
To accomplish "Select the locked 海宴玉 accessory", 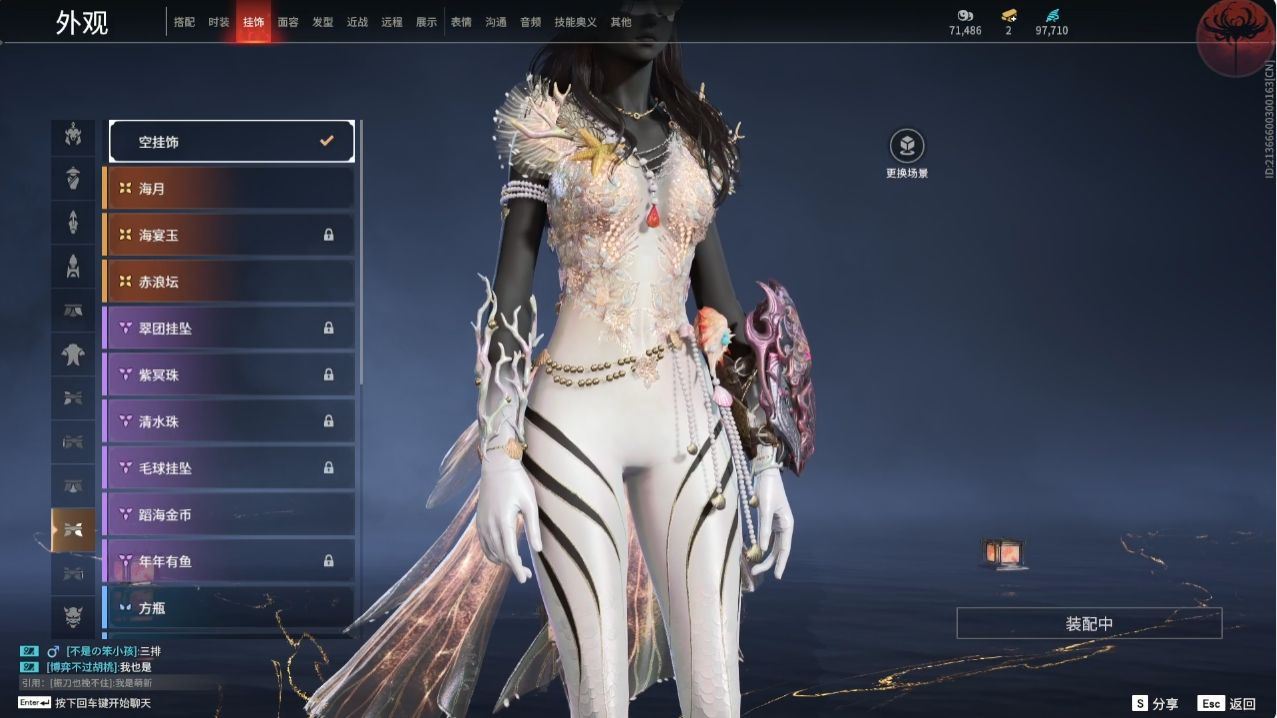I will click(x=229, y=235).
